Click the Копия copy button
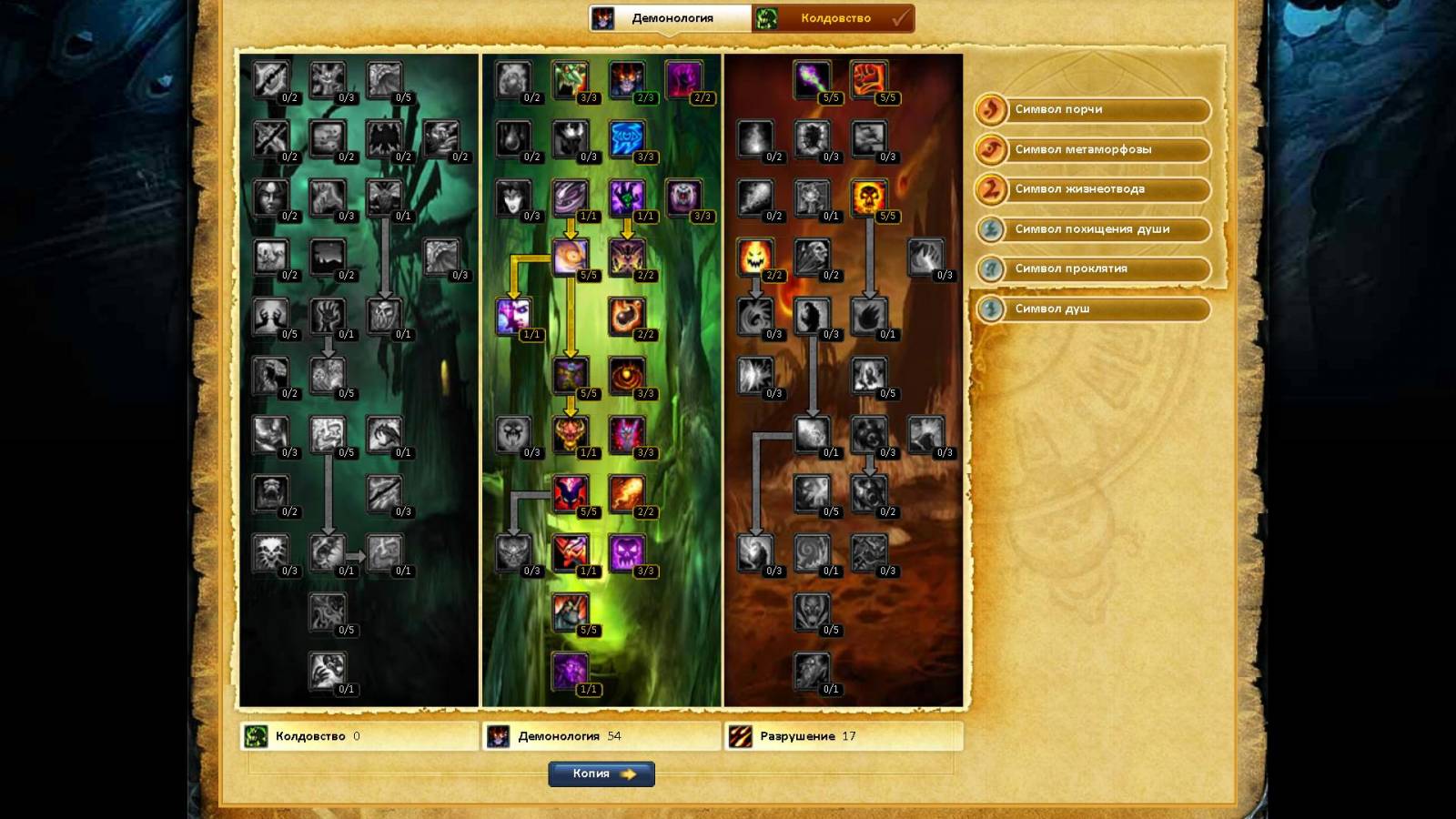 [x=602, y=773]
